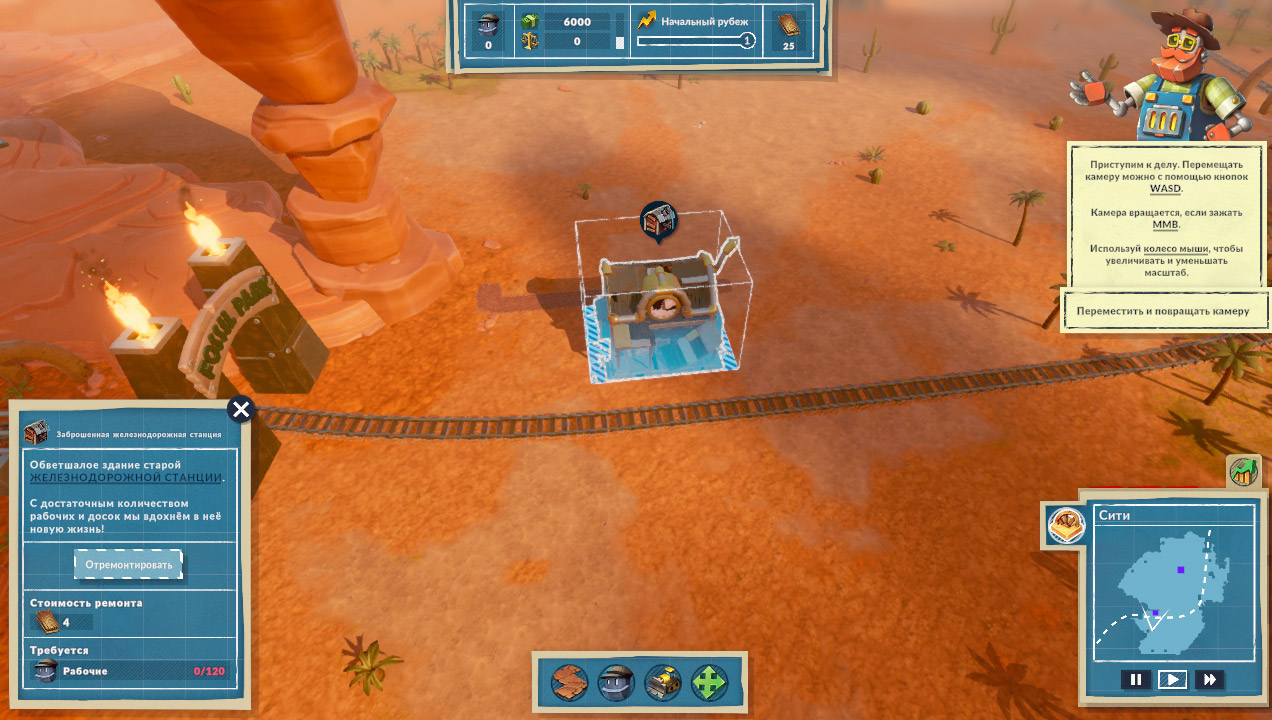Image resolution: width=1272 pixels, height=720 pixels.
Task: Close the abandoned railway station panel
Action: (241, 409)
